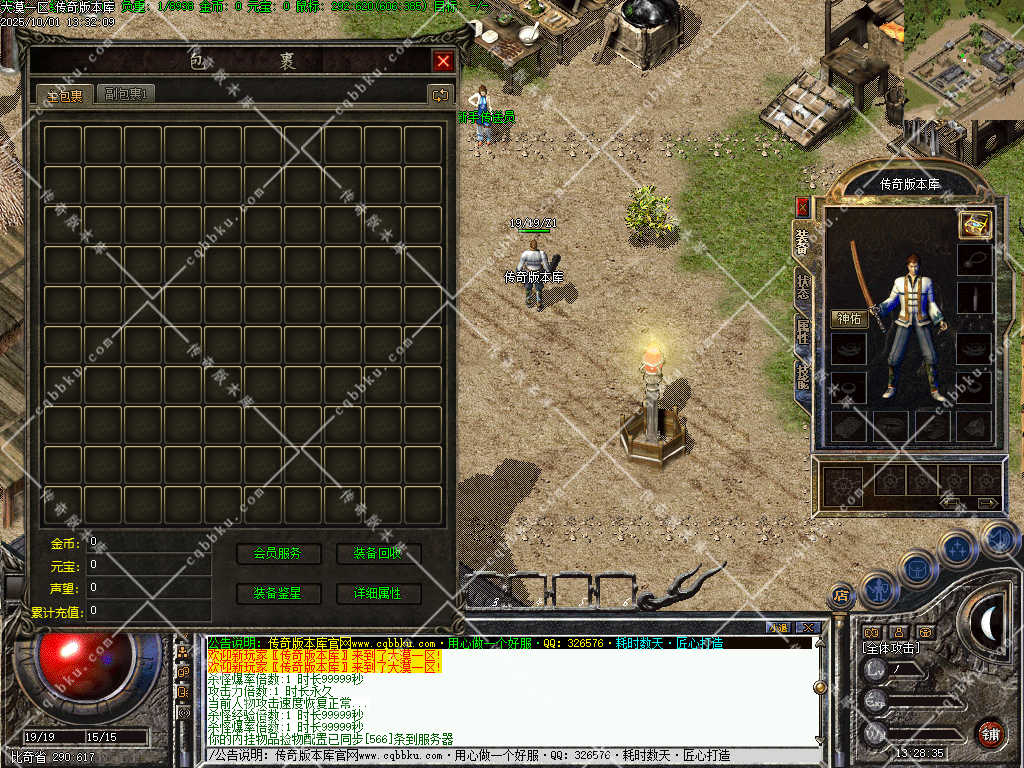
Task: Switch to the 副包裹 secondary bag tab
Action: point(126,94)
